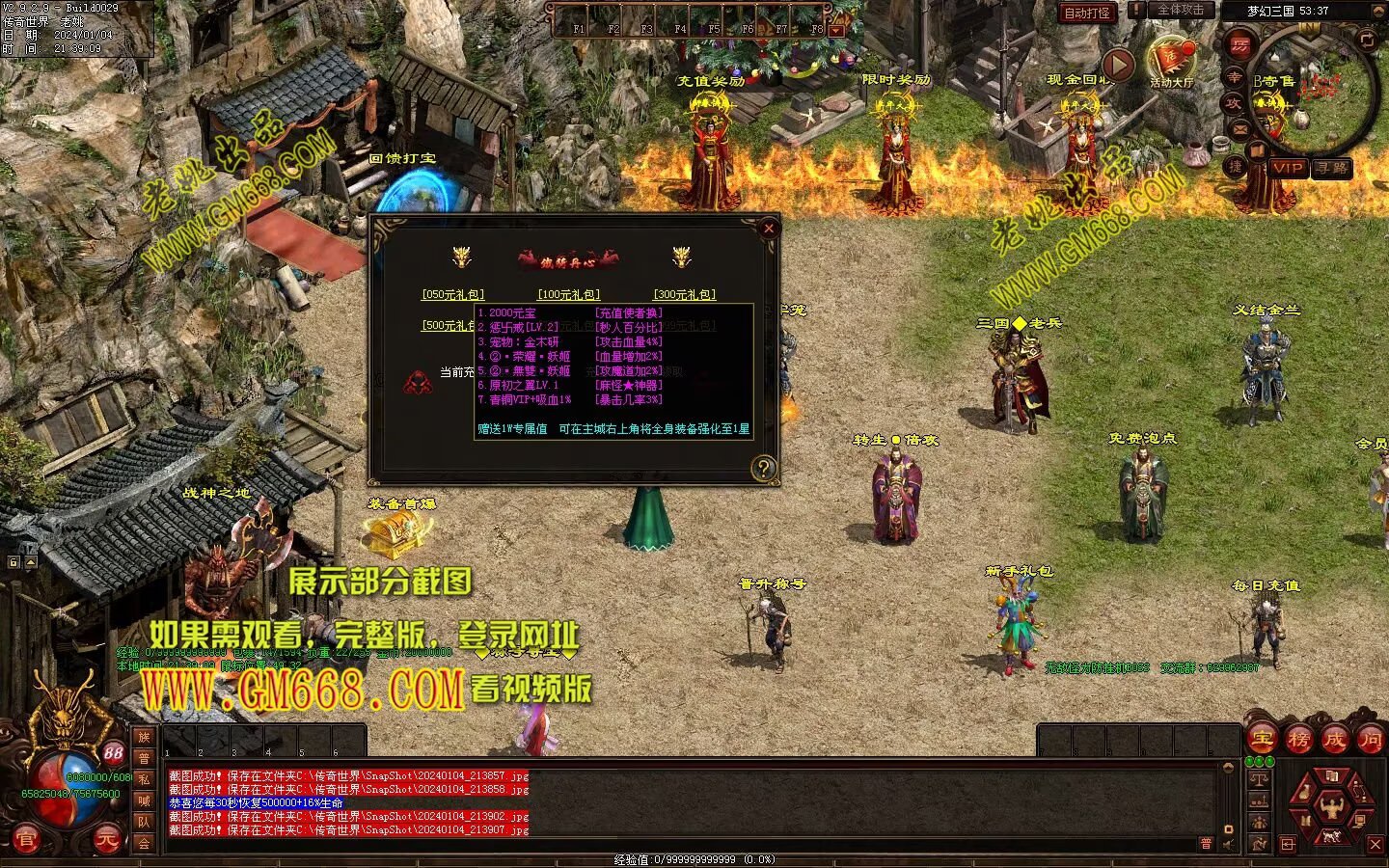Click the round play arrow button
The width and height of the screenshot is (1389, 868).
[x=1118, y=65]
